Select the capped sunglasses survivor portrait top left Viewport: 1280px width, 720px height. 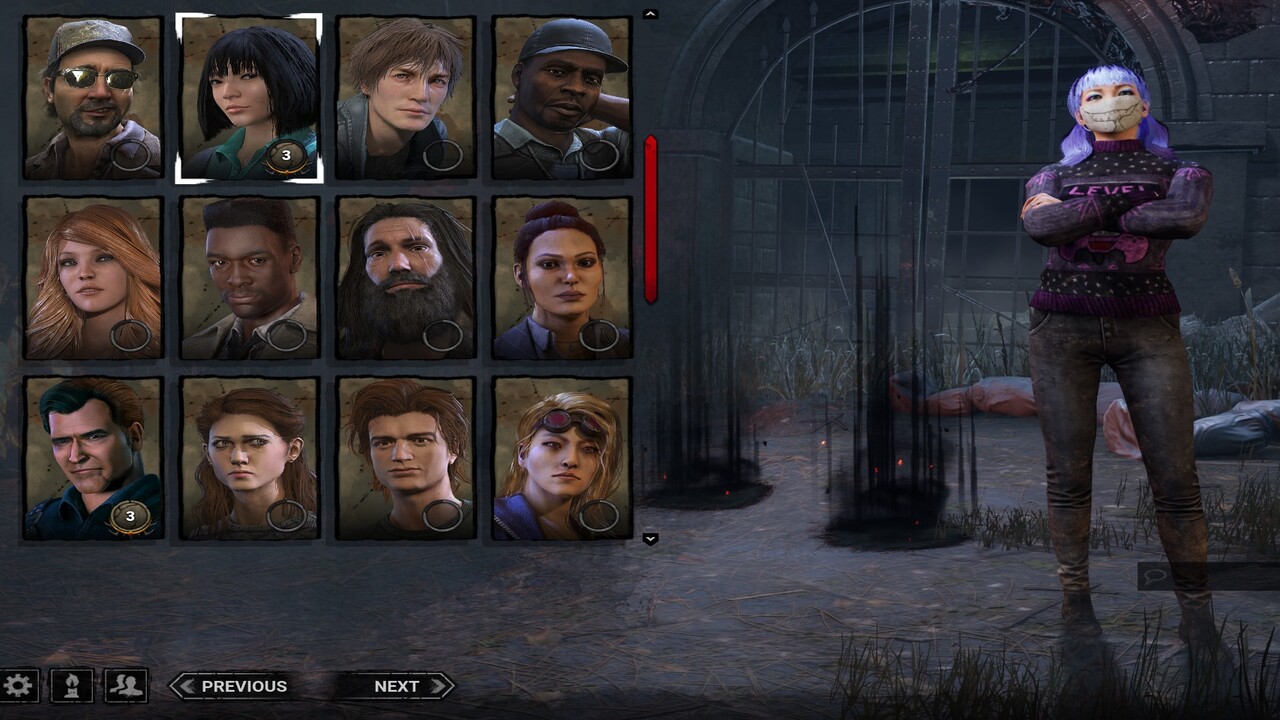point(92,95)
